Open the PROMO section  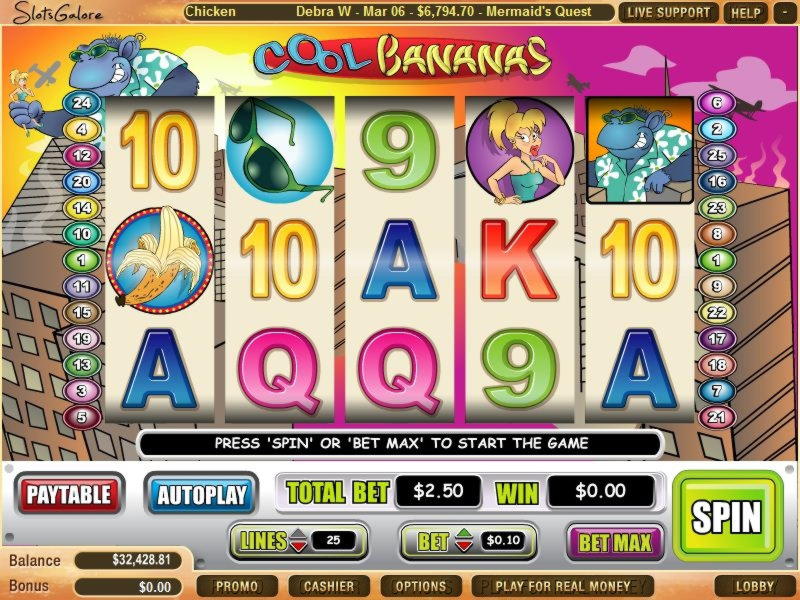pyautogui.click(x=236, y=586)
